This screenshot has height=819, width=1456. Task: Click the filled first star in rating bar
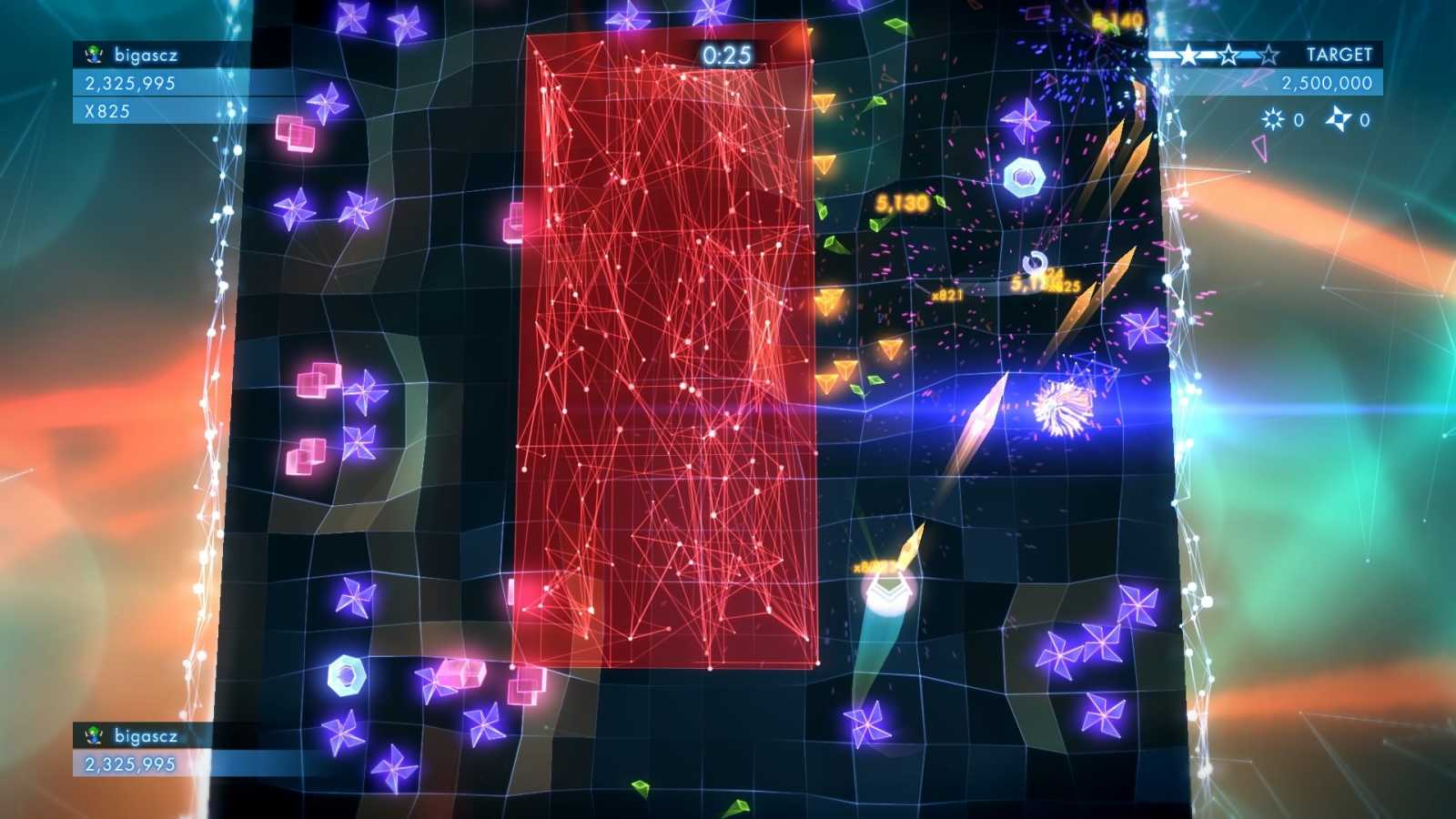click(1188, 55)
